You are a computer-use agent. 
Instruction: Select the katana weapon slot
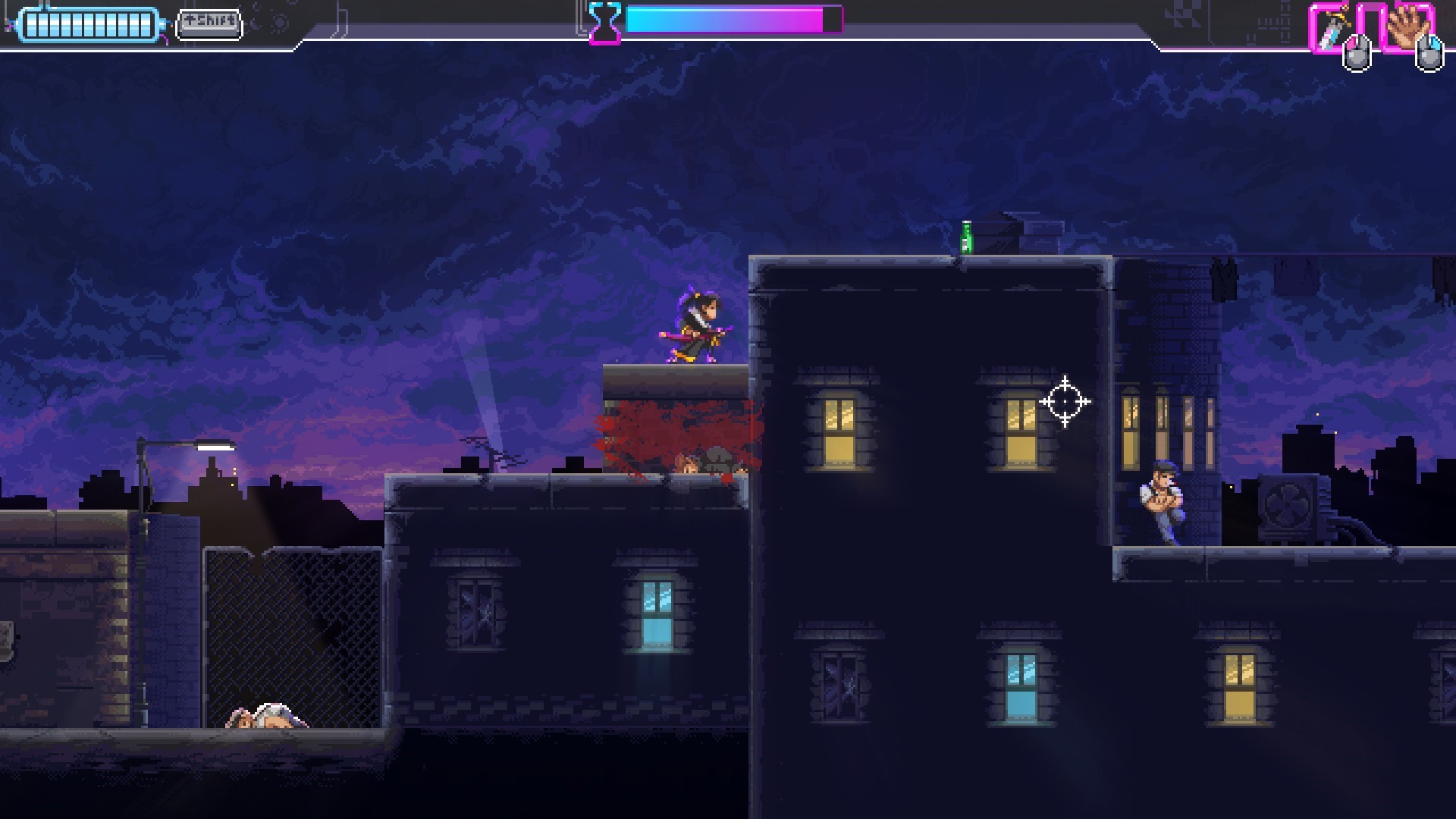[x=1332, y=29]
